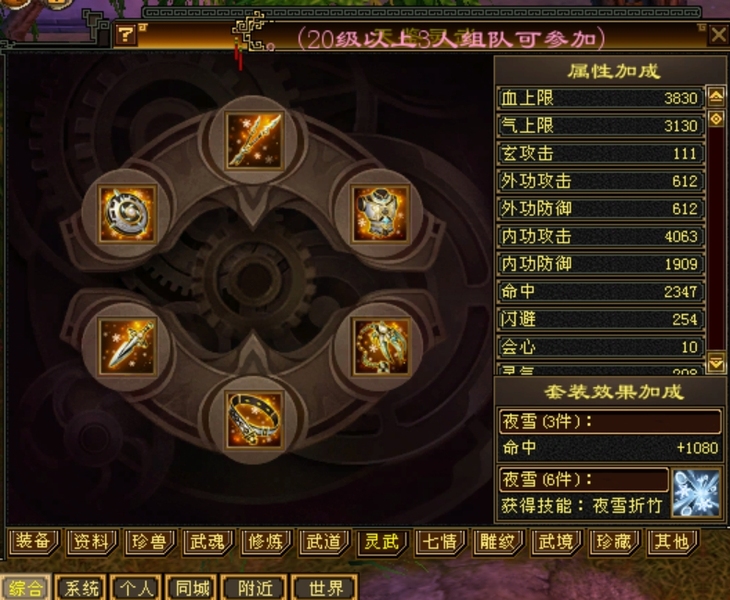The width and height of the screenshot is (730, 600).
Task: Switch to the 资料 tab
Action: 91,542
